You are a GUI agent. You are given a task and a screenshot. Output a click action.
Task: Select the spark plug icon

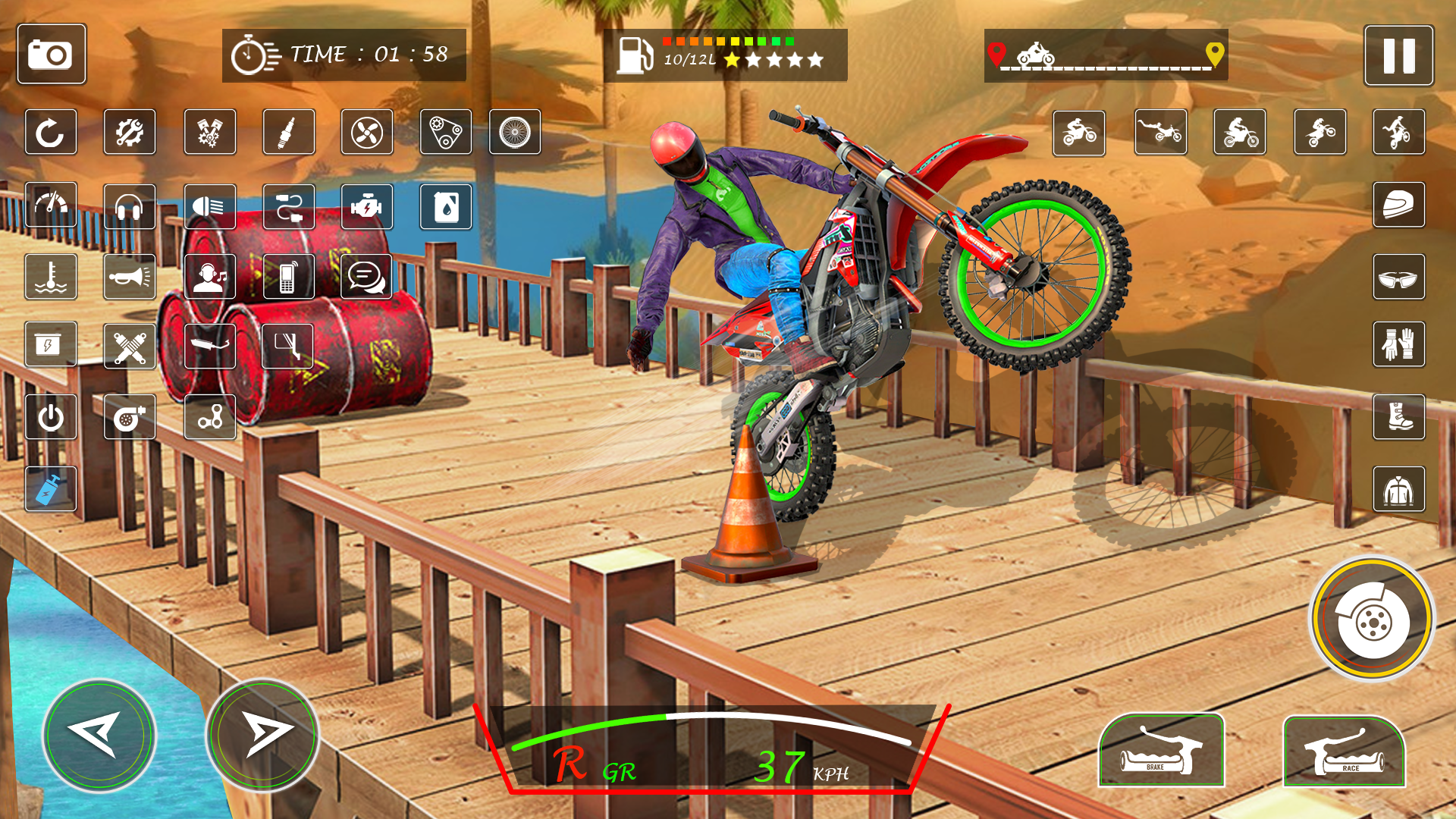pyautogui.click(x=288, y=133)
